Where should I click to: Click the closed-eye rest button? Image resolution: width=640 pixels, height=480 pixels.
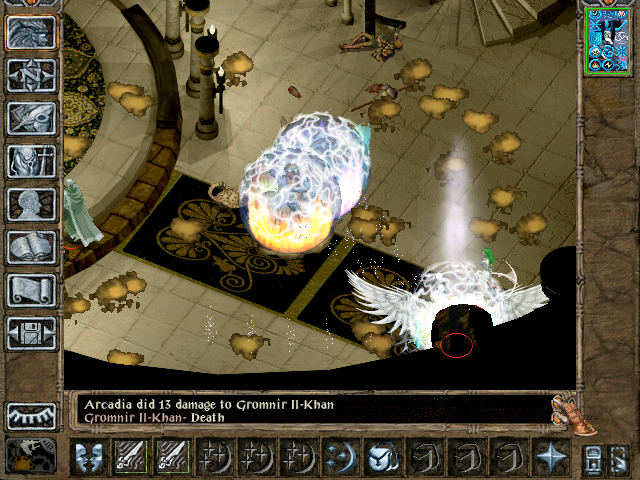[x=30, y=416]
